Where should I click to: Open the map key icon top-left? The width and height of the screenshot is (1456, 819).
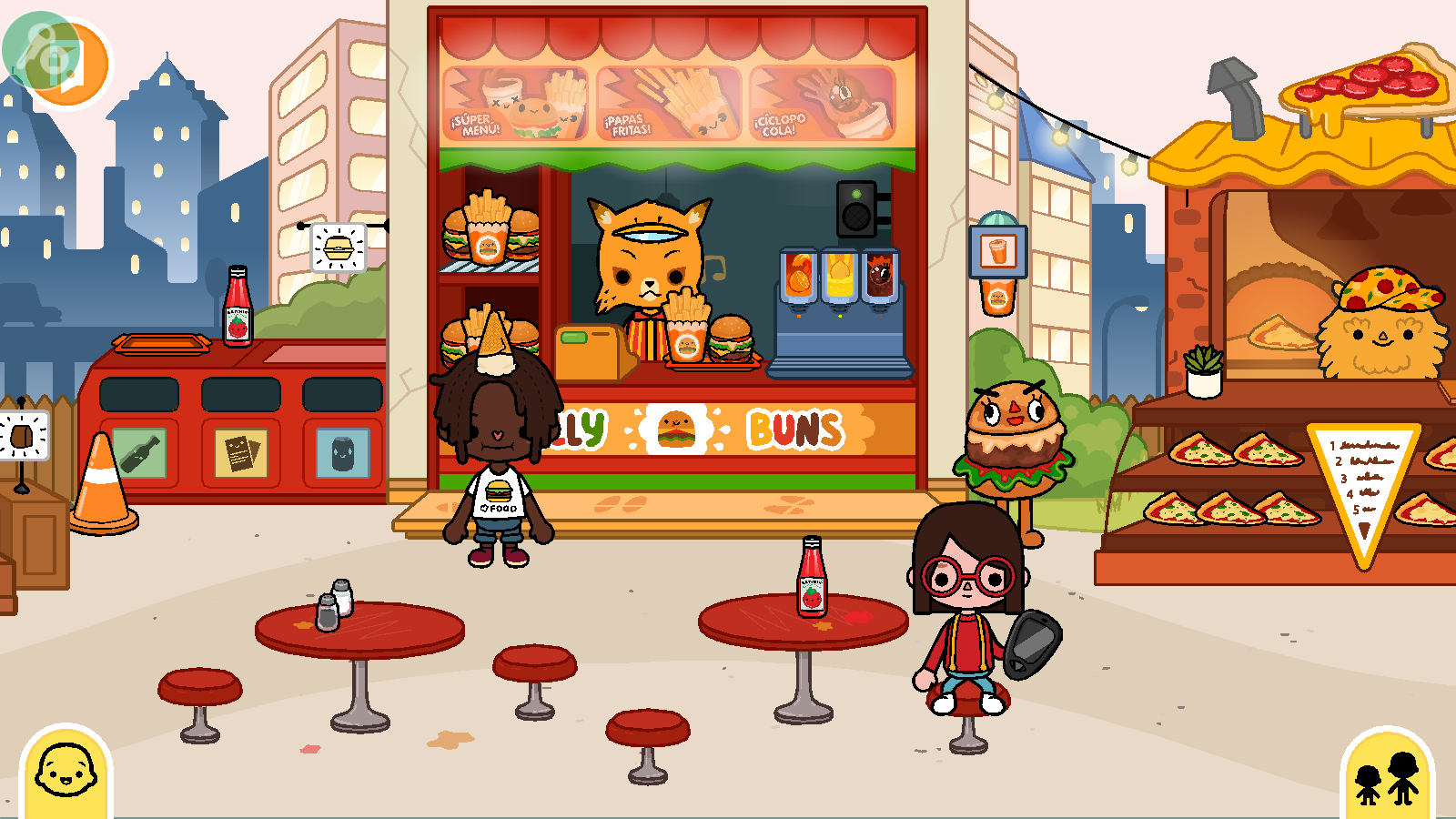36,41
